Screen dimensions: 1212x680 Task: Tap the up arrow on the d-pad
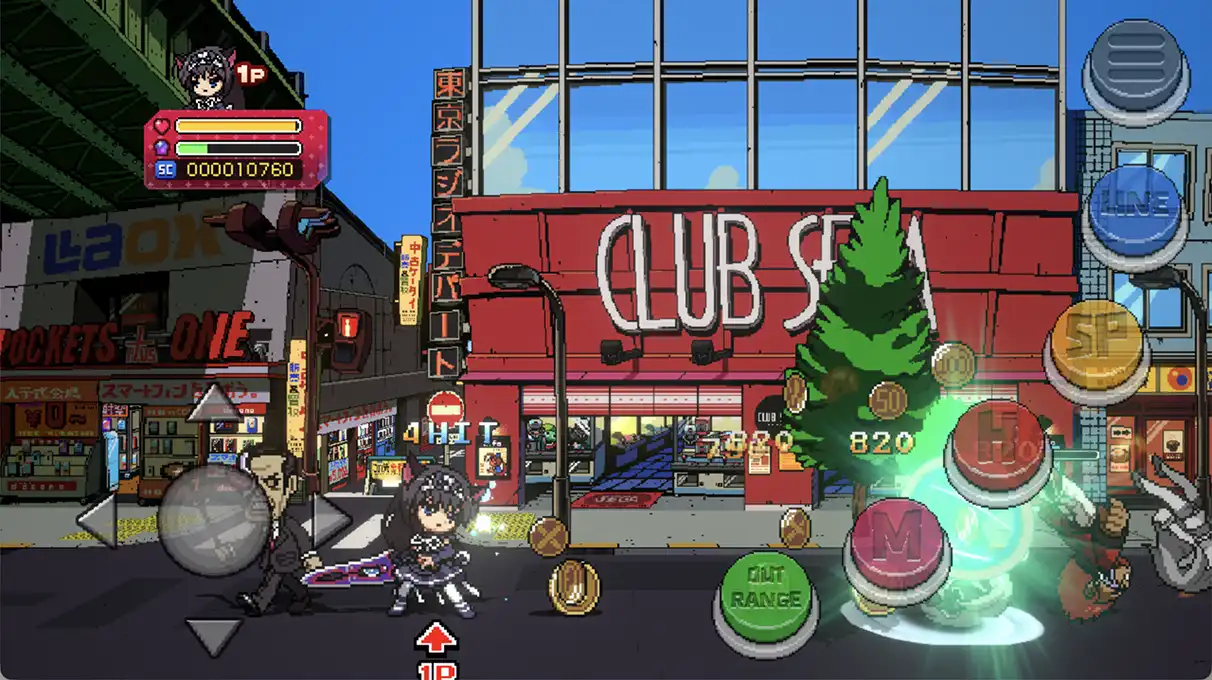pos(213,403)
